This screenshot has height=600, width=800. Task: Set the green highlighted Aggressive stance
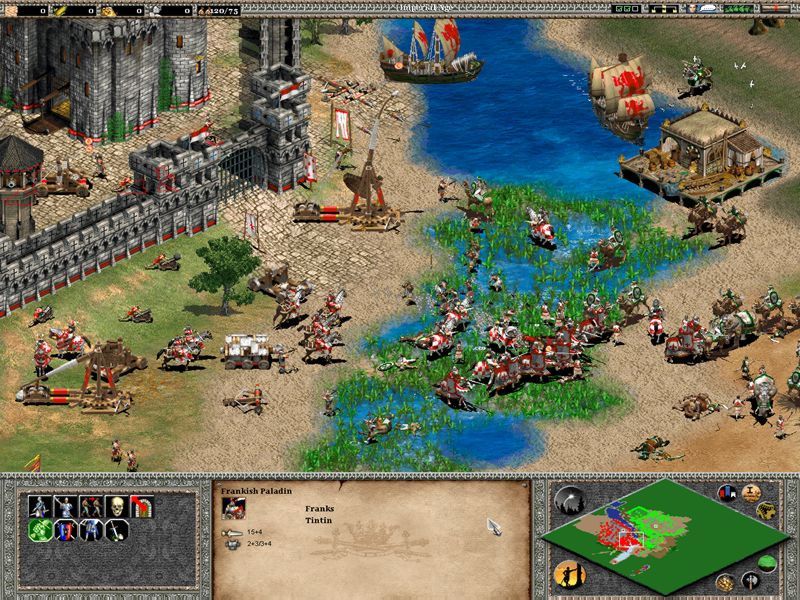40,531
